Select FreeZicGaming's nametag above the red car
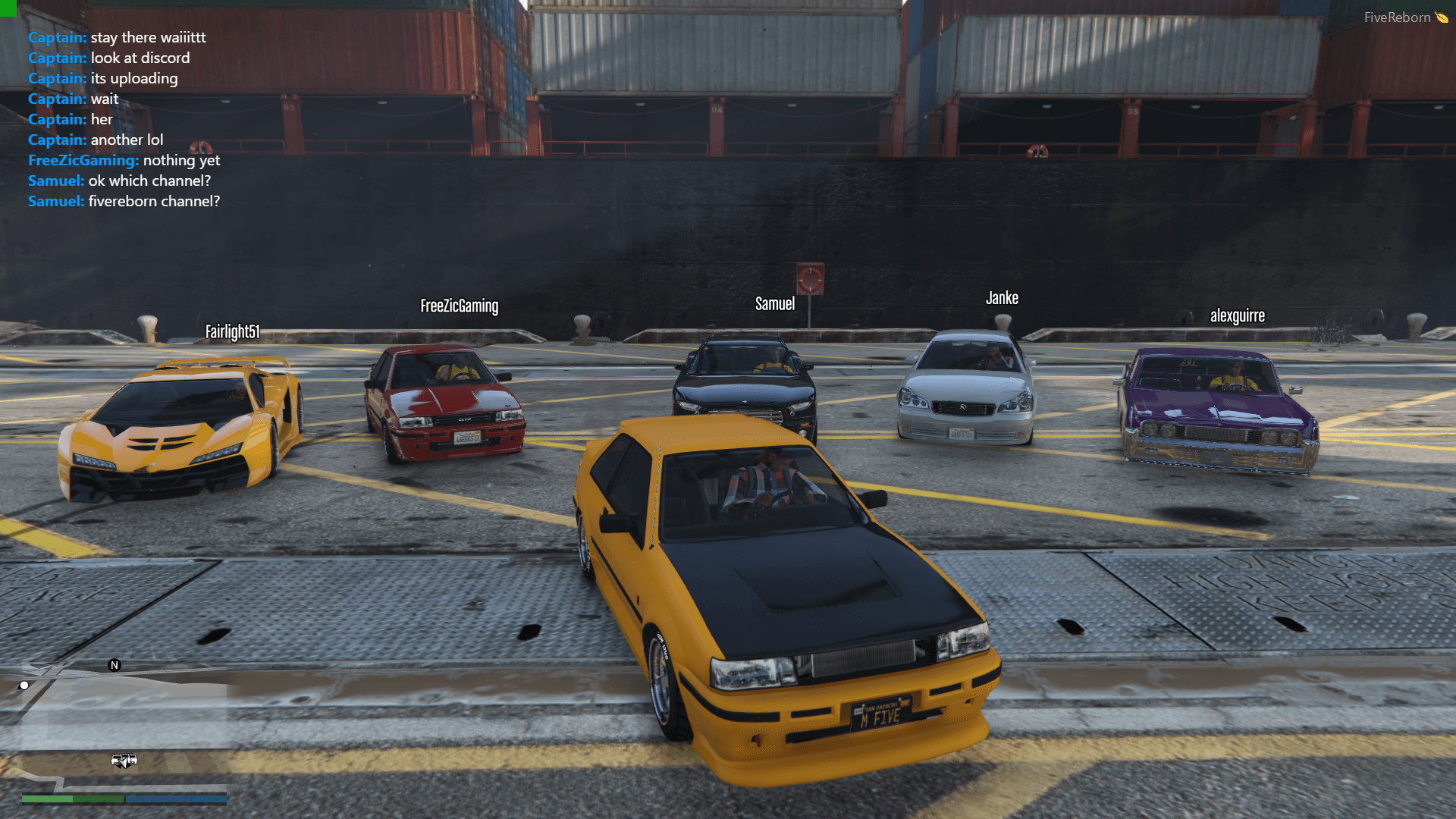The image size is (1456, 819). click(459, 306)
